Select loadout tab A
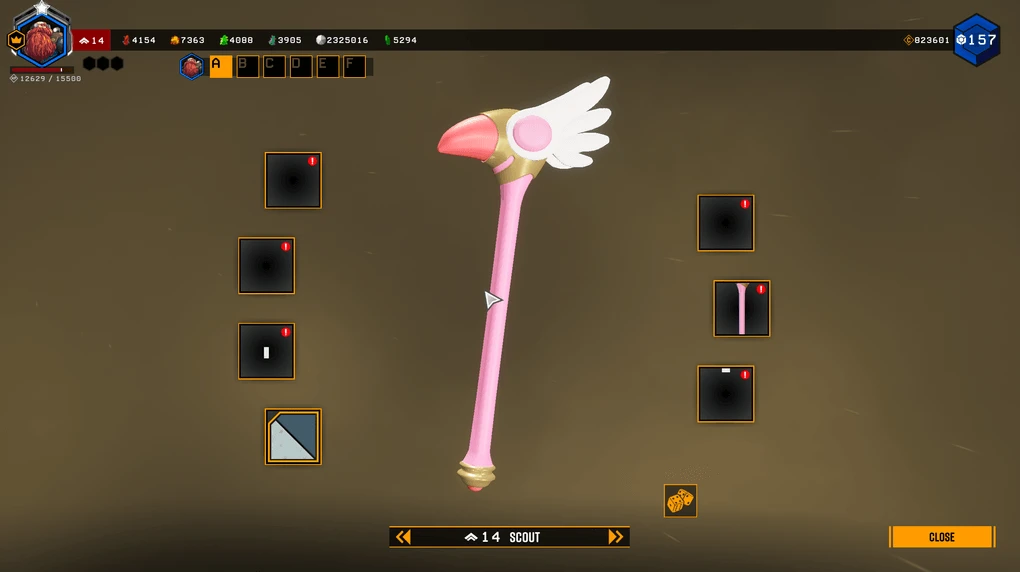Screen dimensions: 1020x572 pos(220,67)
